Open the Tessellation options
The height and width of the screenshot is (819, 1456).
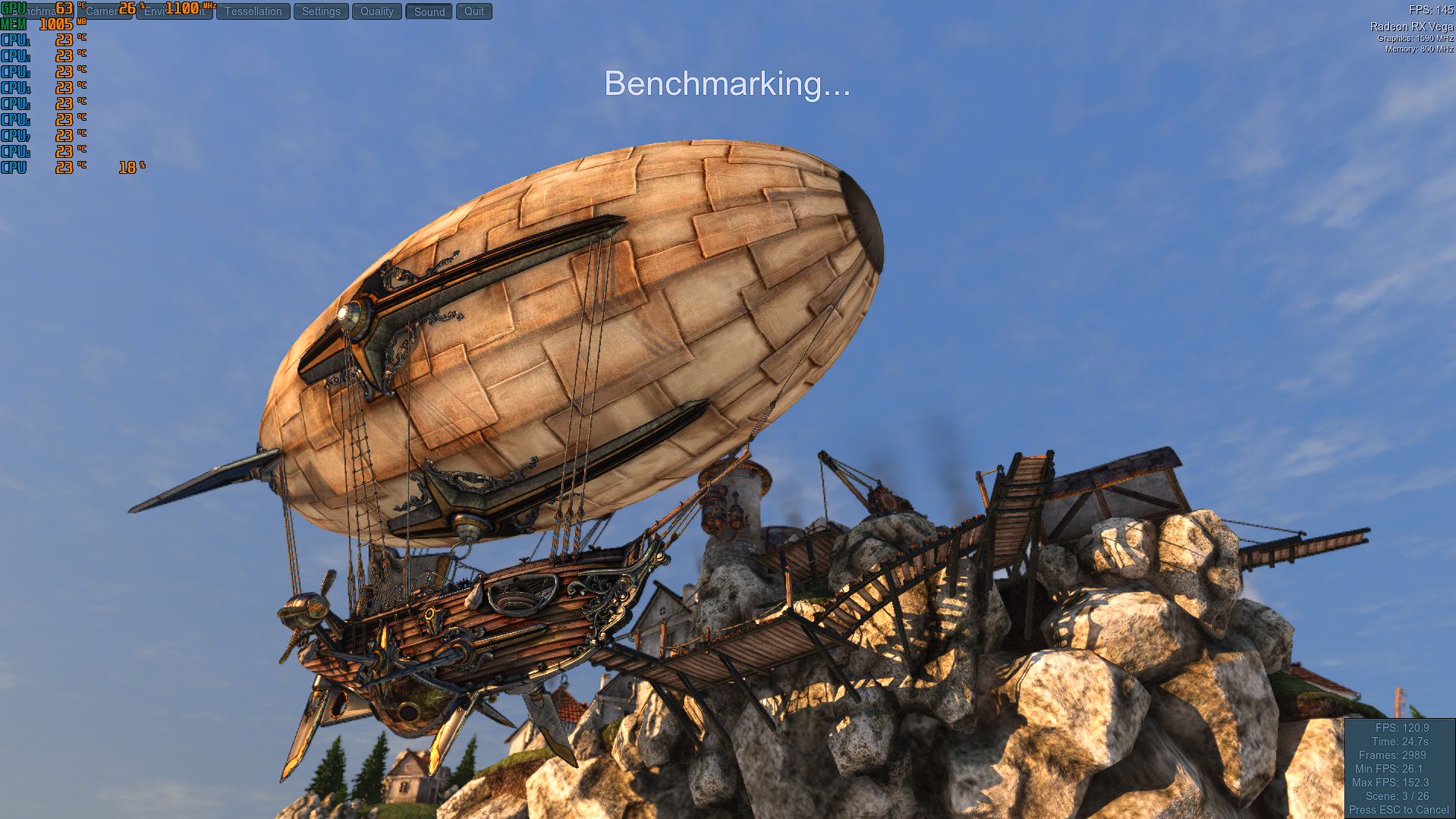253,11
